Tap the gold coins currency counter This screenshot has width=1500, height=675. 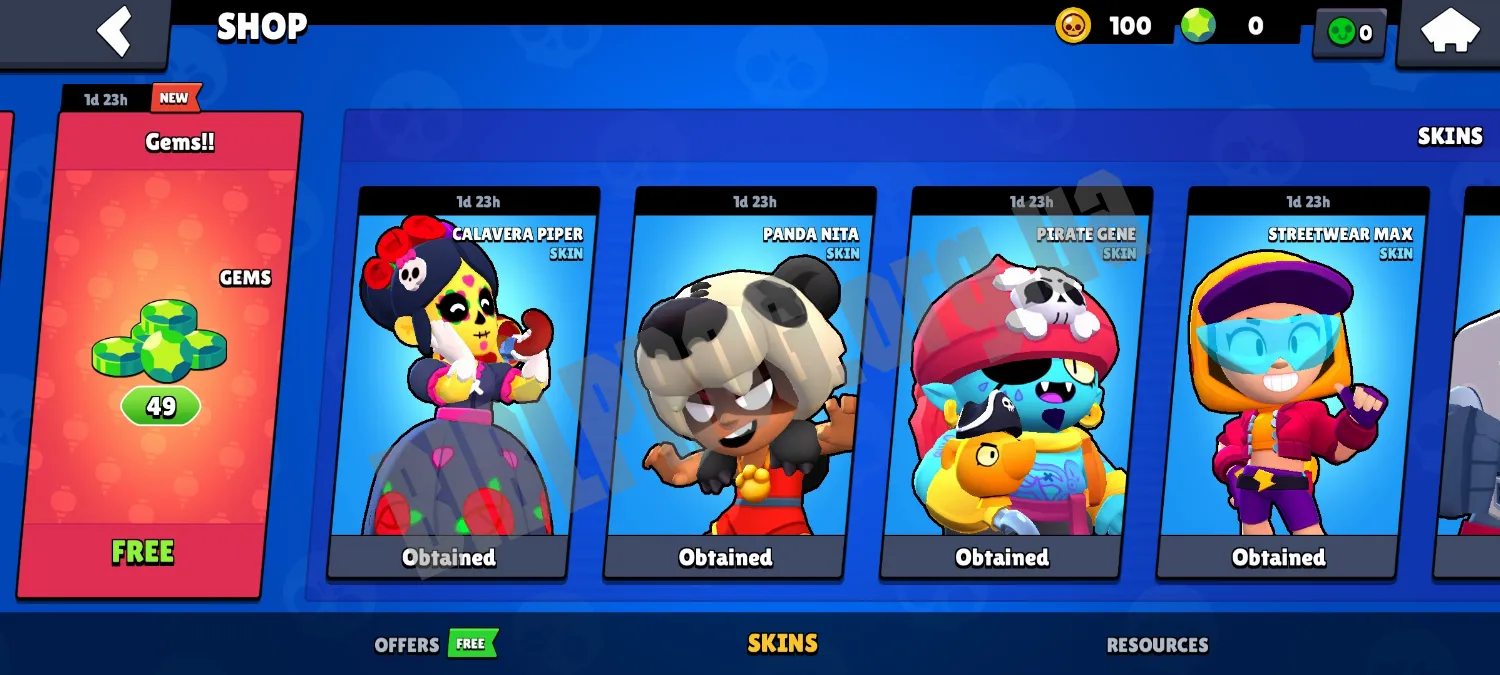click(1106, 26)
